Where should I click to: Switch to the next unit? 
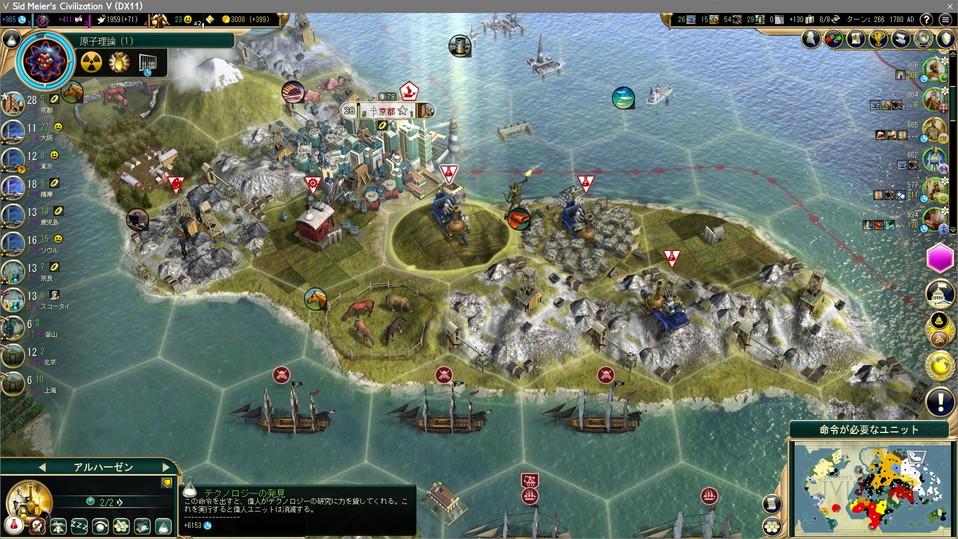(x=165, y=467)
